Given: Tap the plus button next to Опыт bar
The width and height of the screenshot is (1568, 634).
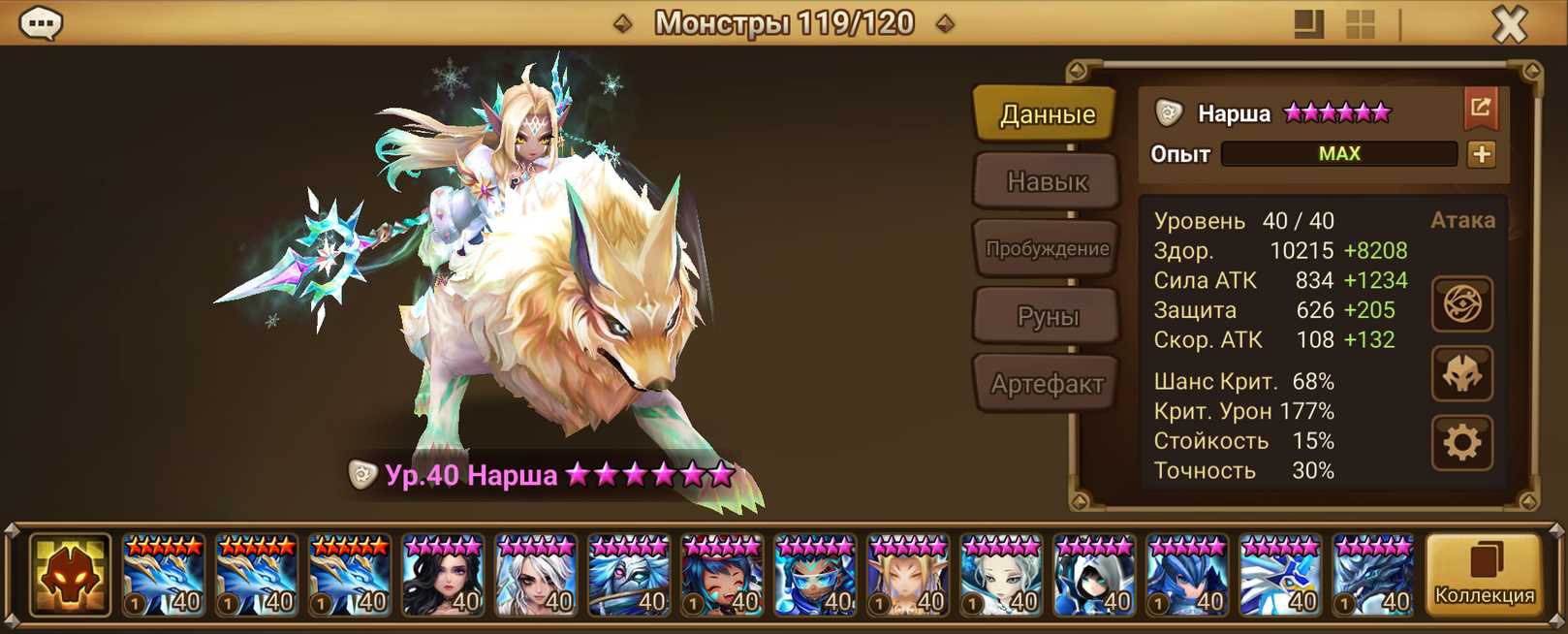Looking at the screenshot, I should coord(1481,154).
